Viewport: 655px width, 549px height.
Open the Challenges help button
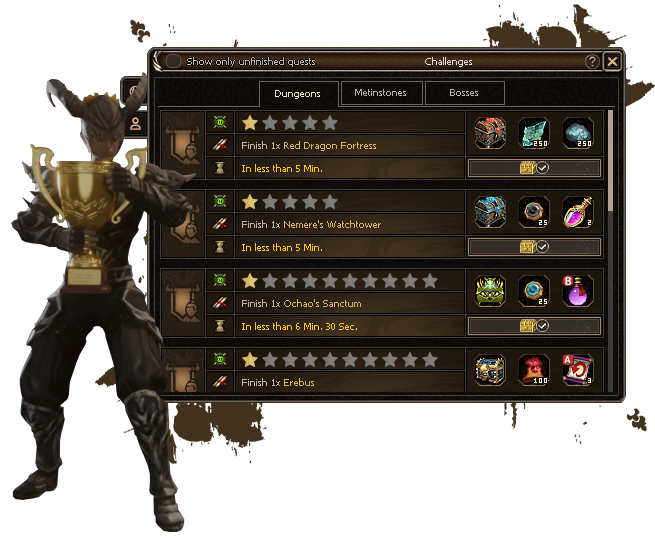click(x=592, y=61)
